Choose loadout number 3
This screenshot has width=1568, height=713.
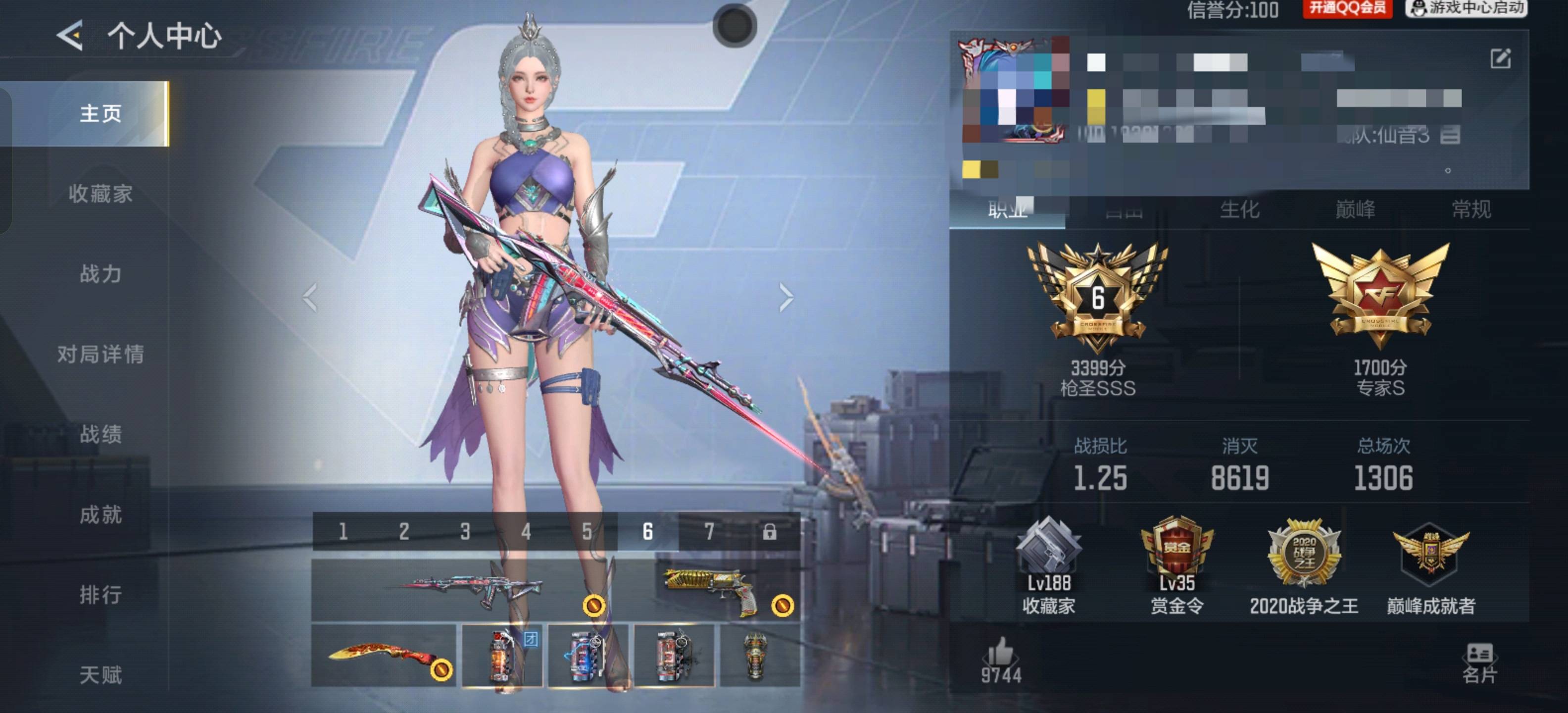(x=465, y=532)
